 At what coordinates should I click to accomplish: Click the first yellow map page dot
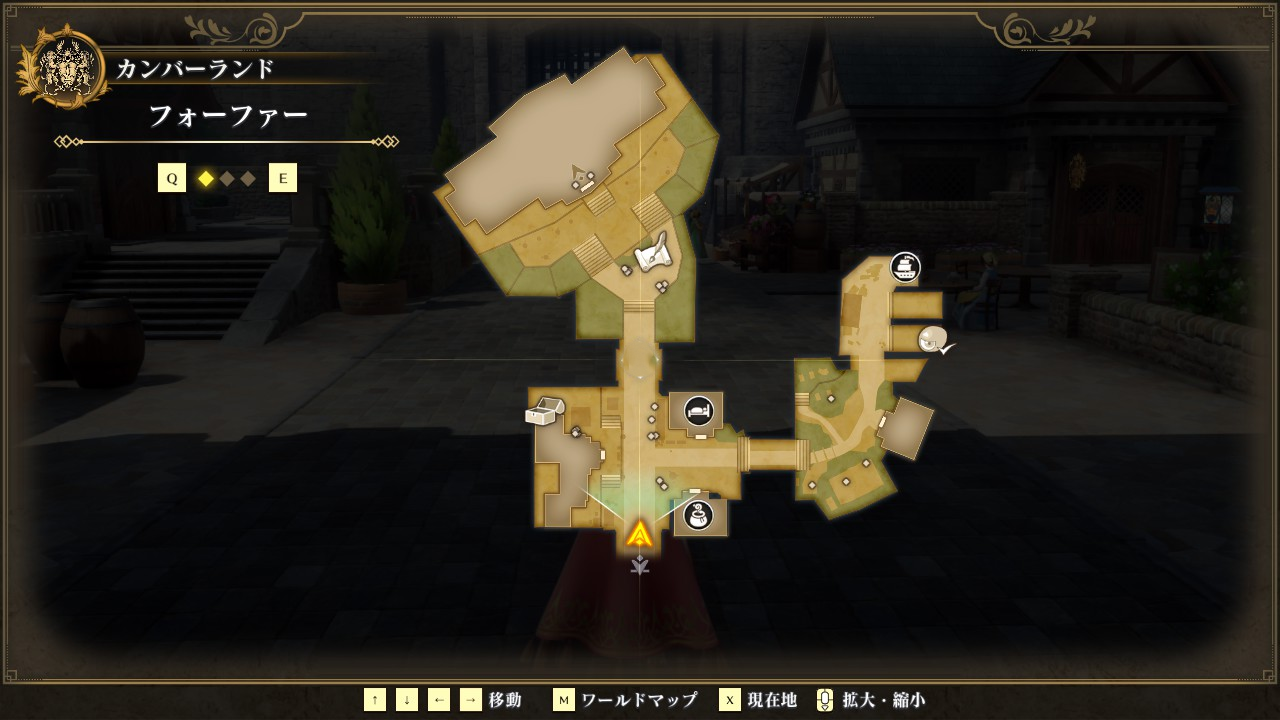(206, 179)
